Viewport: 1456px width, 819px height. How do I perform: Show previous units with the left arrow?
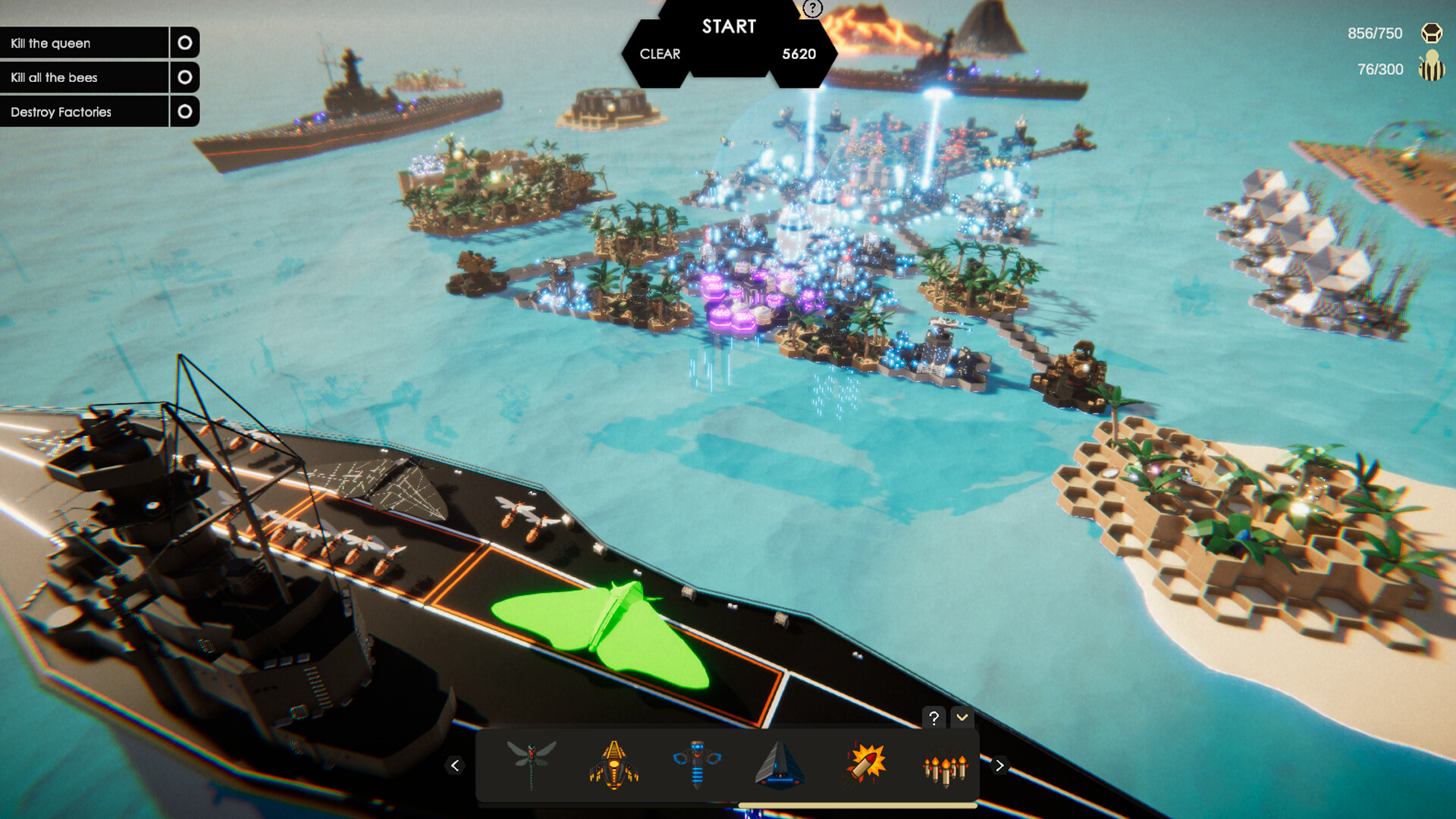click(x=455, y=766)
